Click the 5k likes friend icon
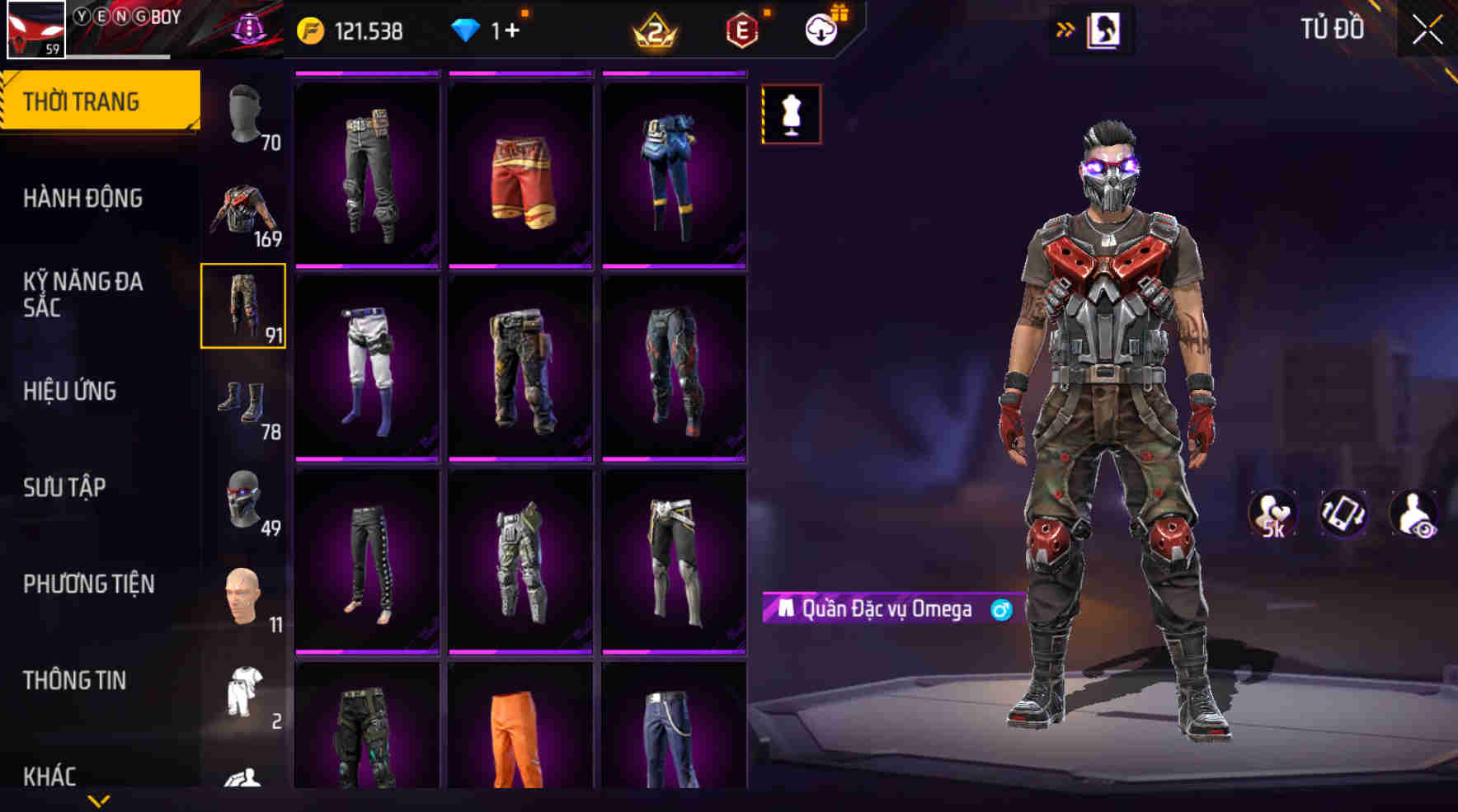This screenshot has height=812, width=1458. point(1272,513)
